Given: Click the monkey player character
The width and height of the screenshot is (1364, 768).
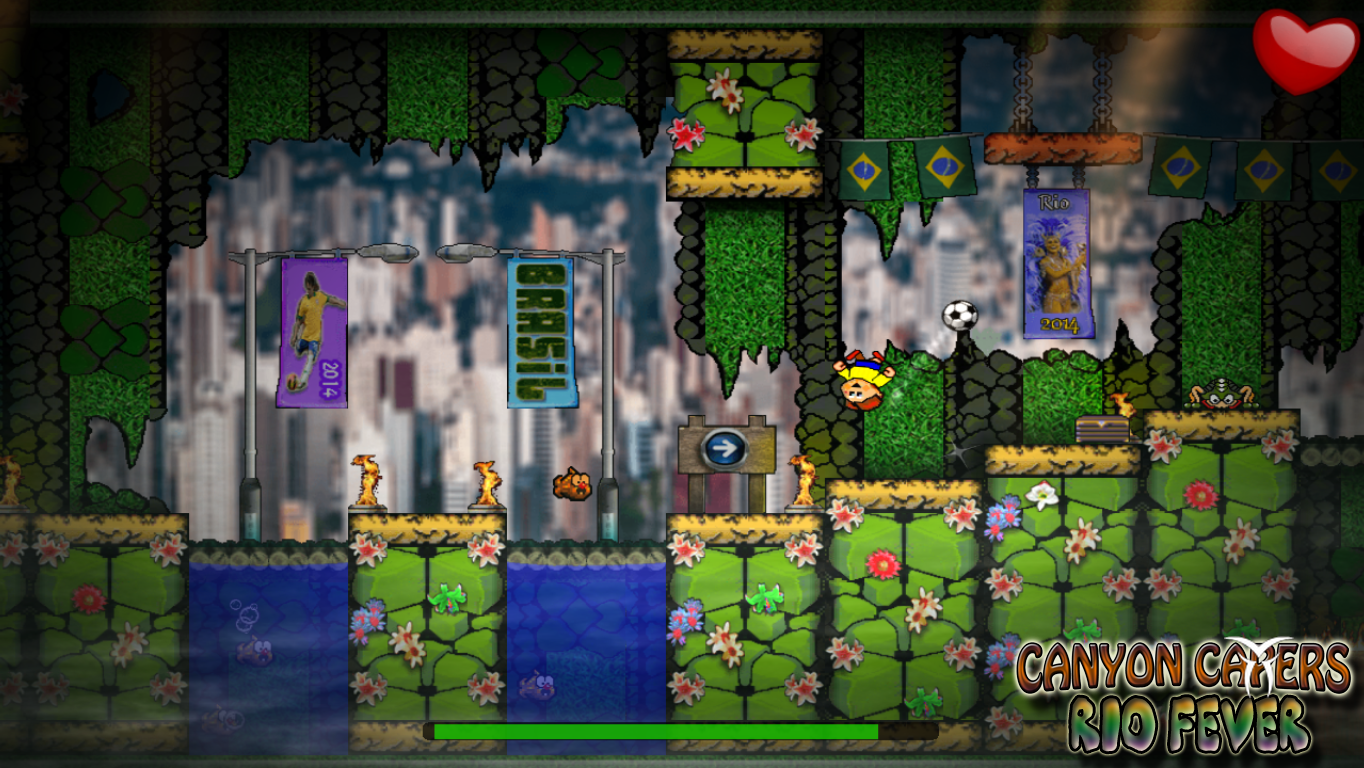Looking at the screenshot, I should [862, 382].
